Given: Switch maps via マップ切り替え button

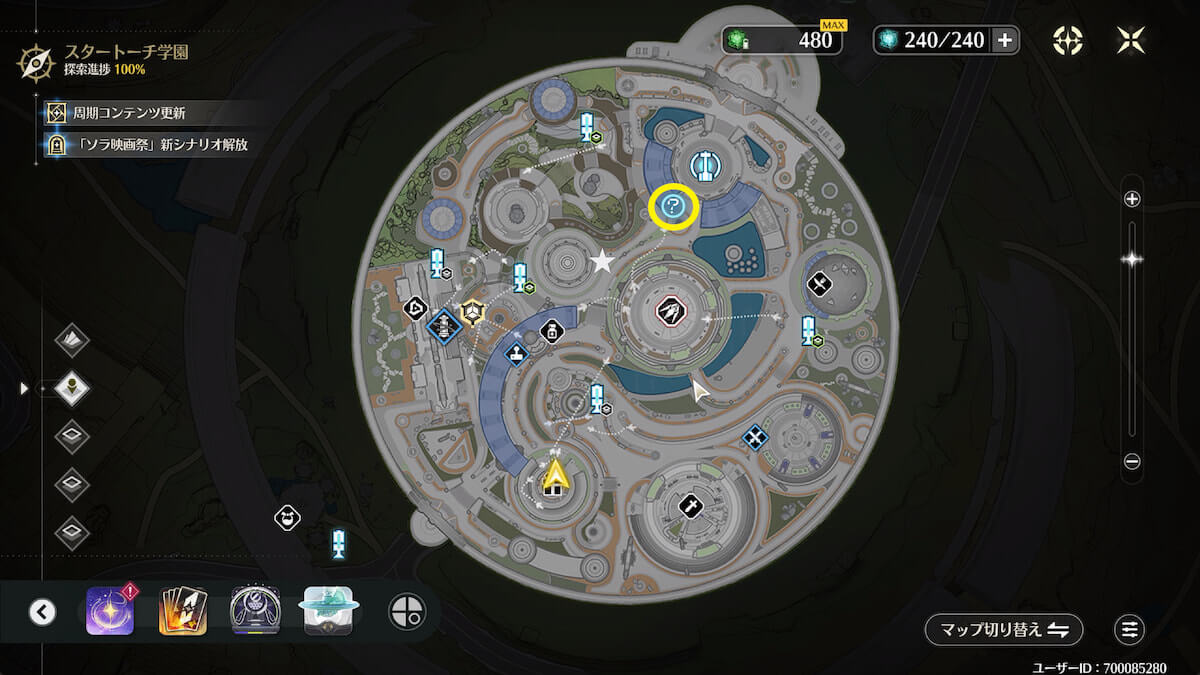Looking at the screenshot, I should (1003, 629).
